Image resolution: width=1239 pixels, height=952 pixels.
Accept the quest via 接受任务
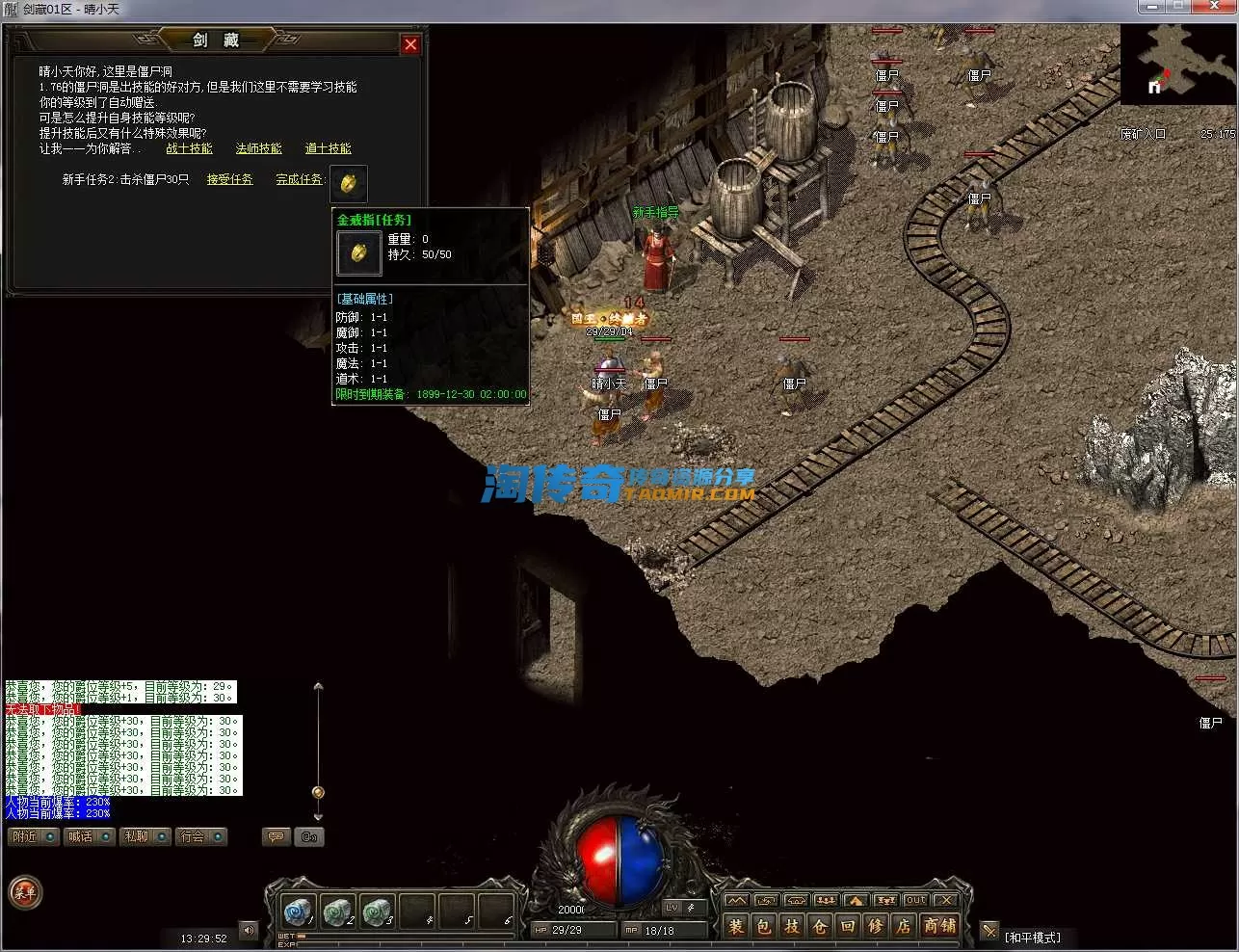click(229, 179)
